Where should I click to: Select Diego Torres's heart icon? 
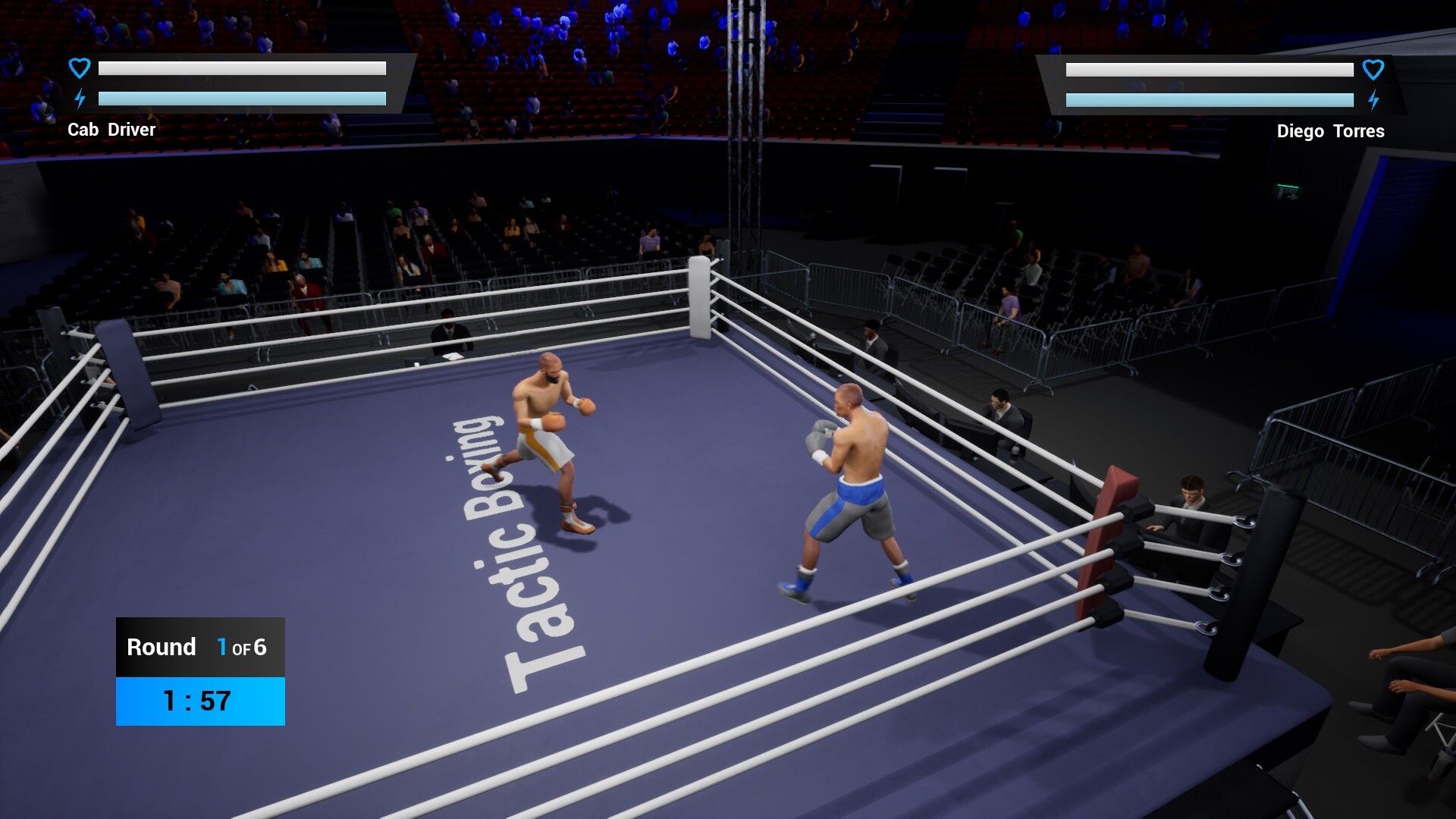coord(1375,68)
